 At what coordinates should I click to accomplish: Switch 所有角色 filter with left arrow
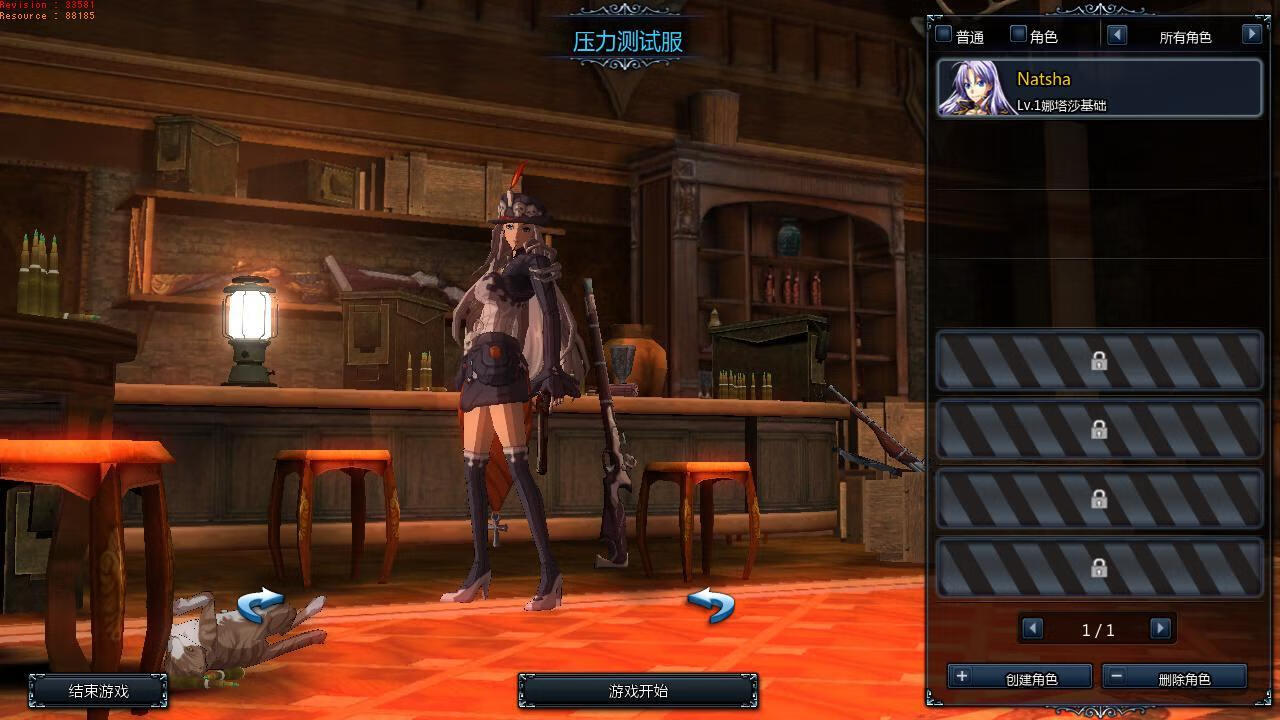point(1117,35)
